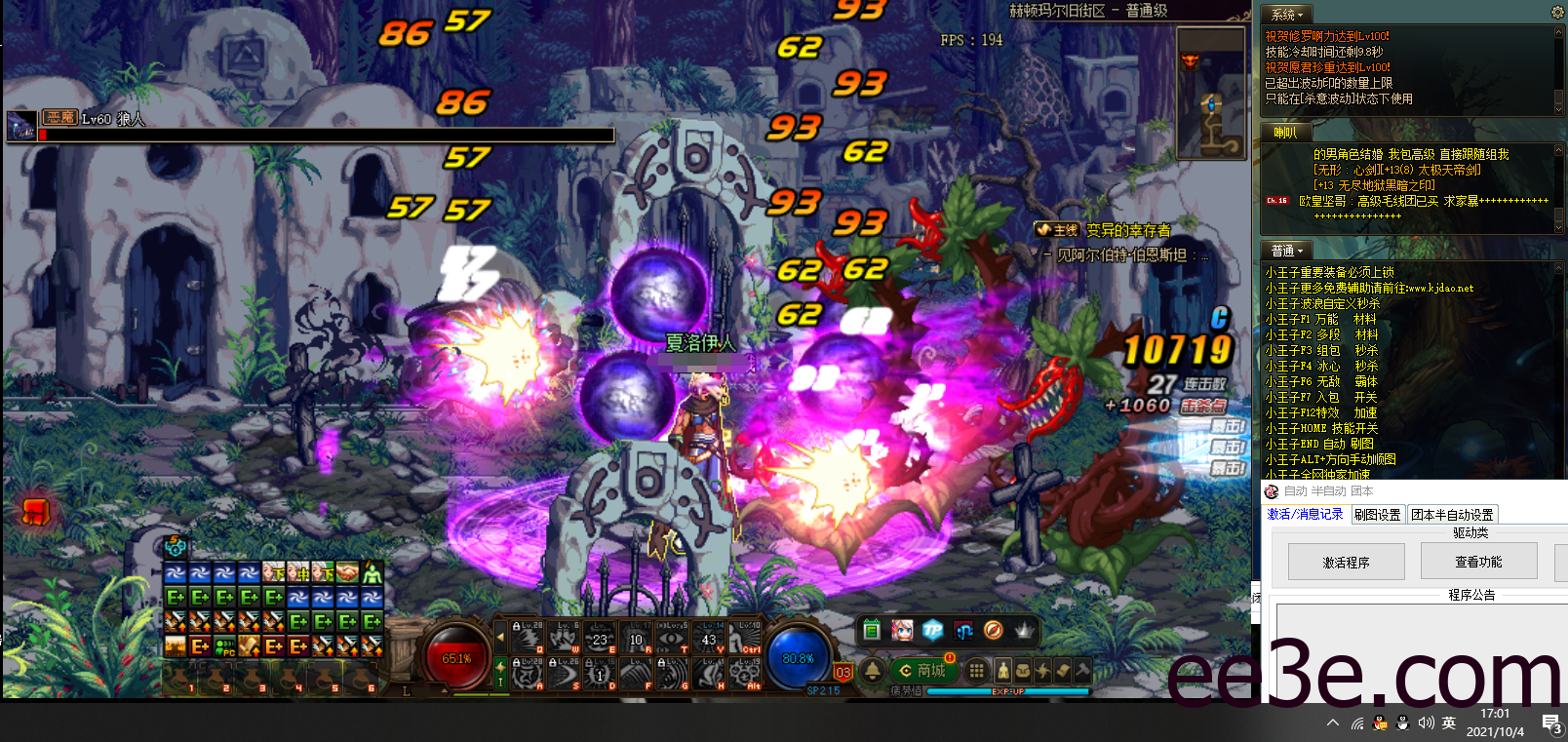
Task: Open the chat settings gear icon
Action: coord(1557,13)
